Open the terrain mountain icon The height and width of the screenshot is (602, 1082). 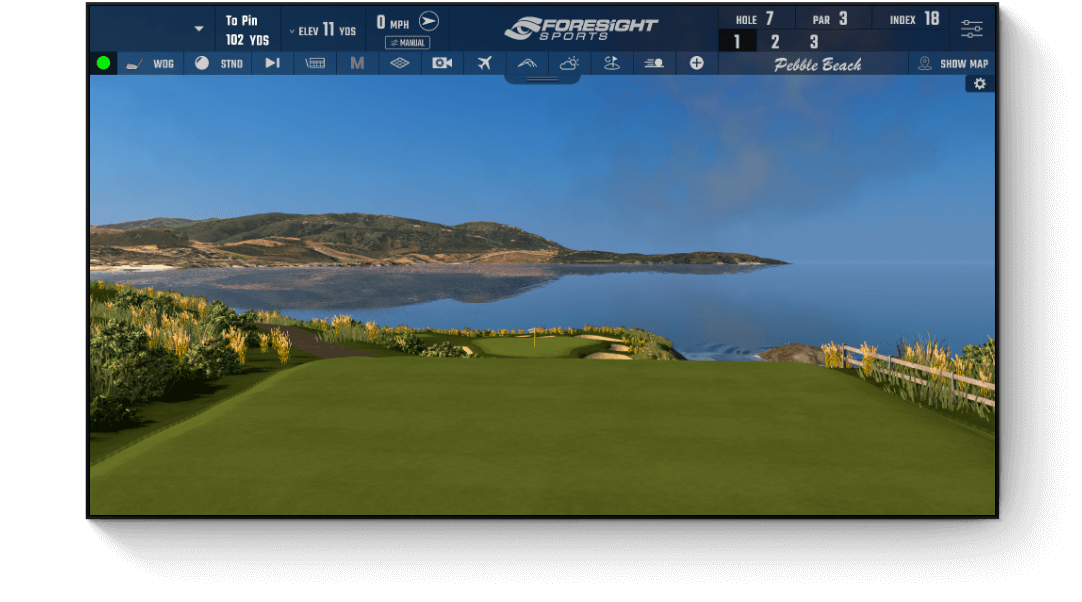pyautogui.click(x=527, y=63)
